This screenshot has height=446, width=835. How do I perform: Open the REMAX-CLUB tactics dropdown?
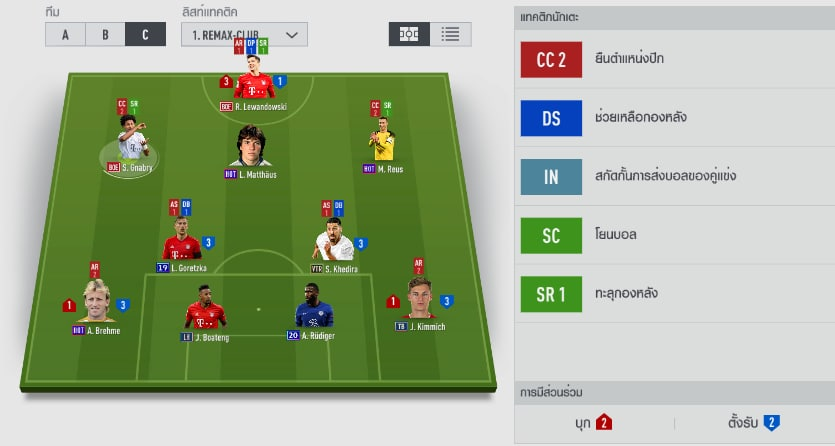[243, 34]
